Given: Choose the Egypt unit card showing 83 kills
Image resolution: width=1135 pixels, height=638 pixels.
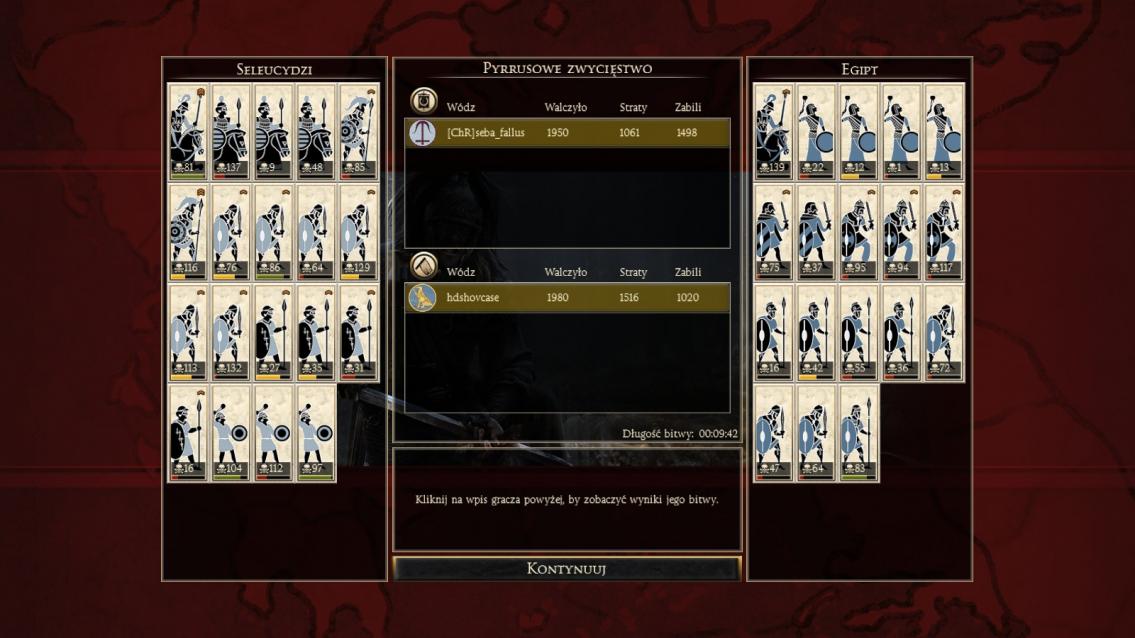Looking at the screenshot, I should coord(859,433).
